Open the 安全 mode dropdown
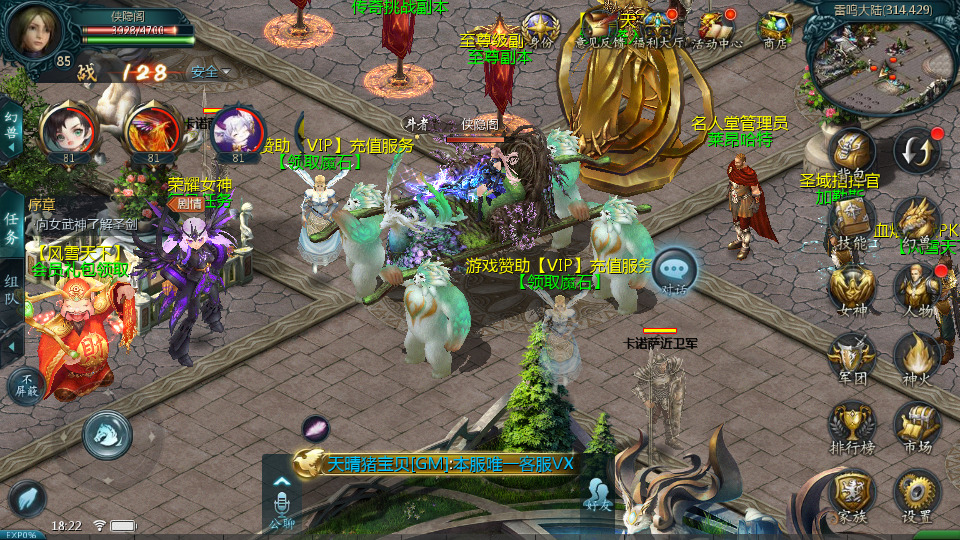Viewport: 960px width, 540px height. (x=210, y=72)
